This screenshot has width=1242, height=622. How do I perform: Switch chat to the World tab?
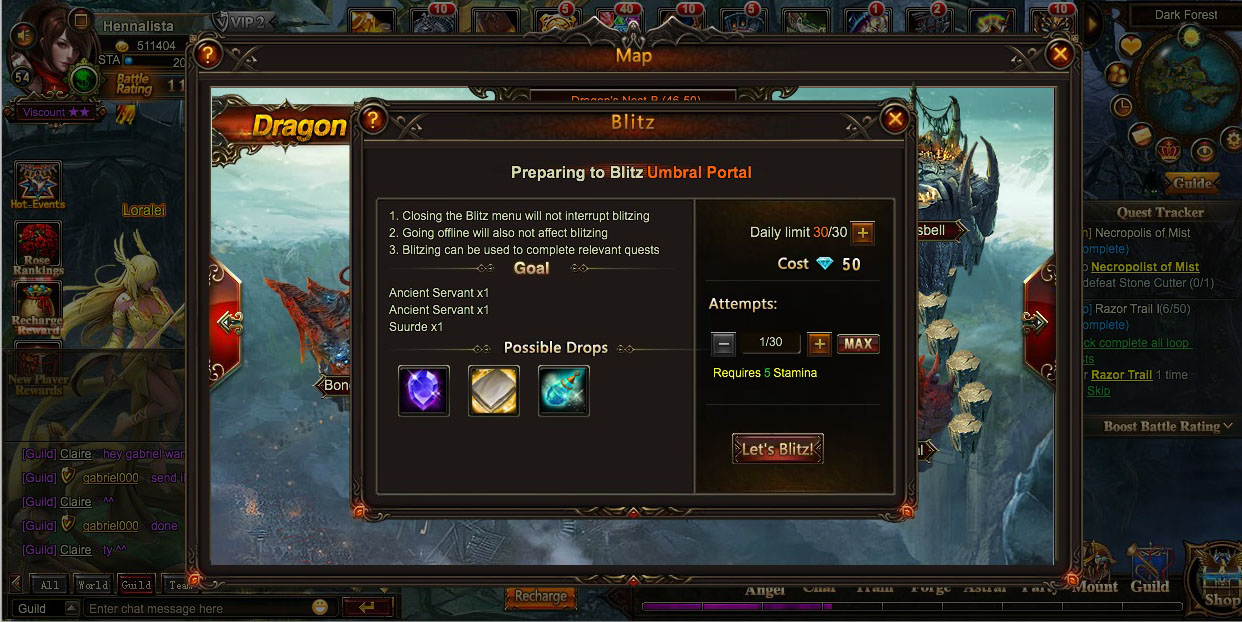tap(93, 585)
